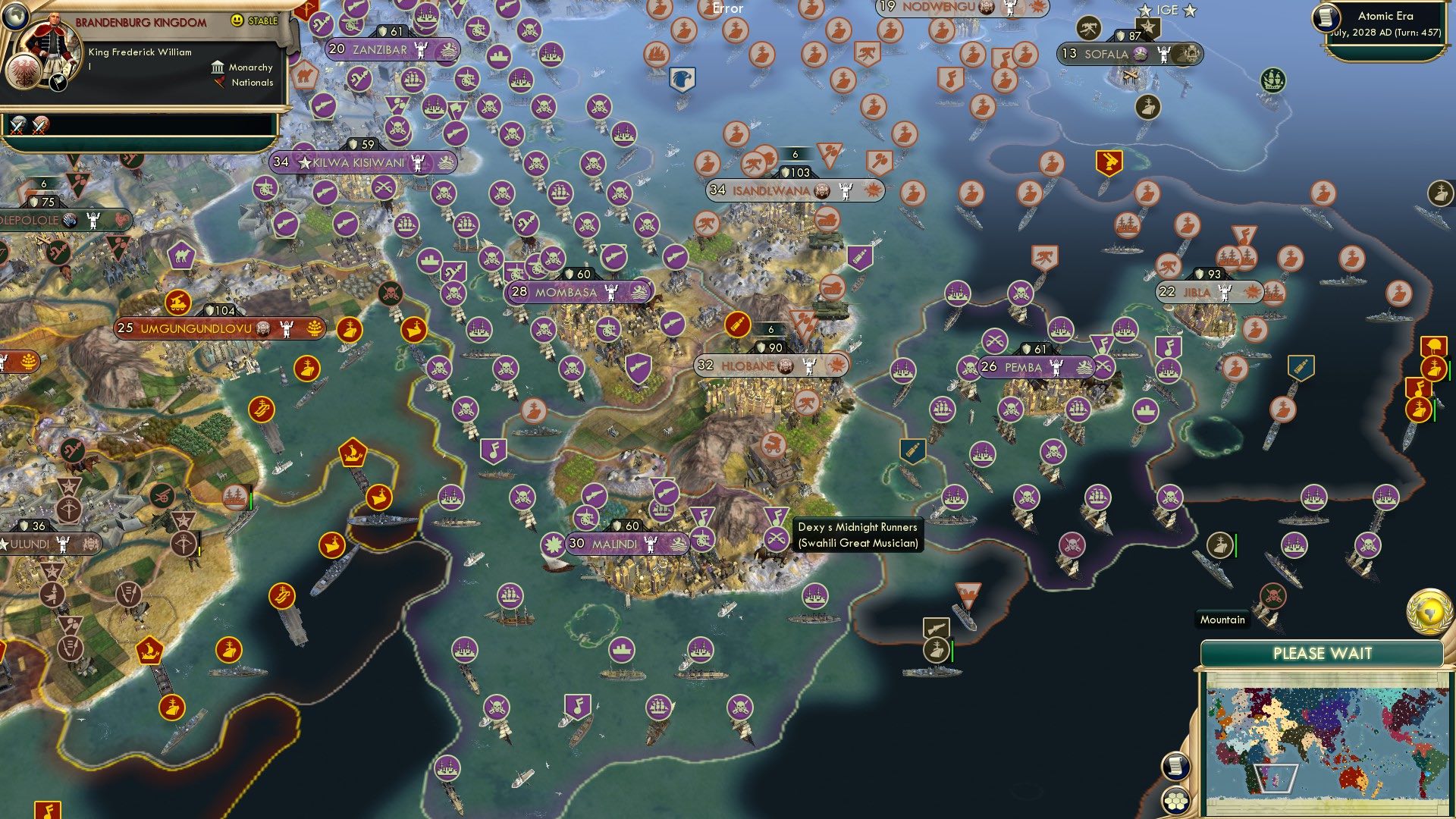The height and width of the screenshot is (819, 1456).
Task: Click the Nationals red flag icon
Action: coord(218,83)
